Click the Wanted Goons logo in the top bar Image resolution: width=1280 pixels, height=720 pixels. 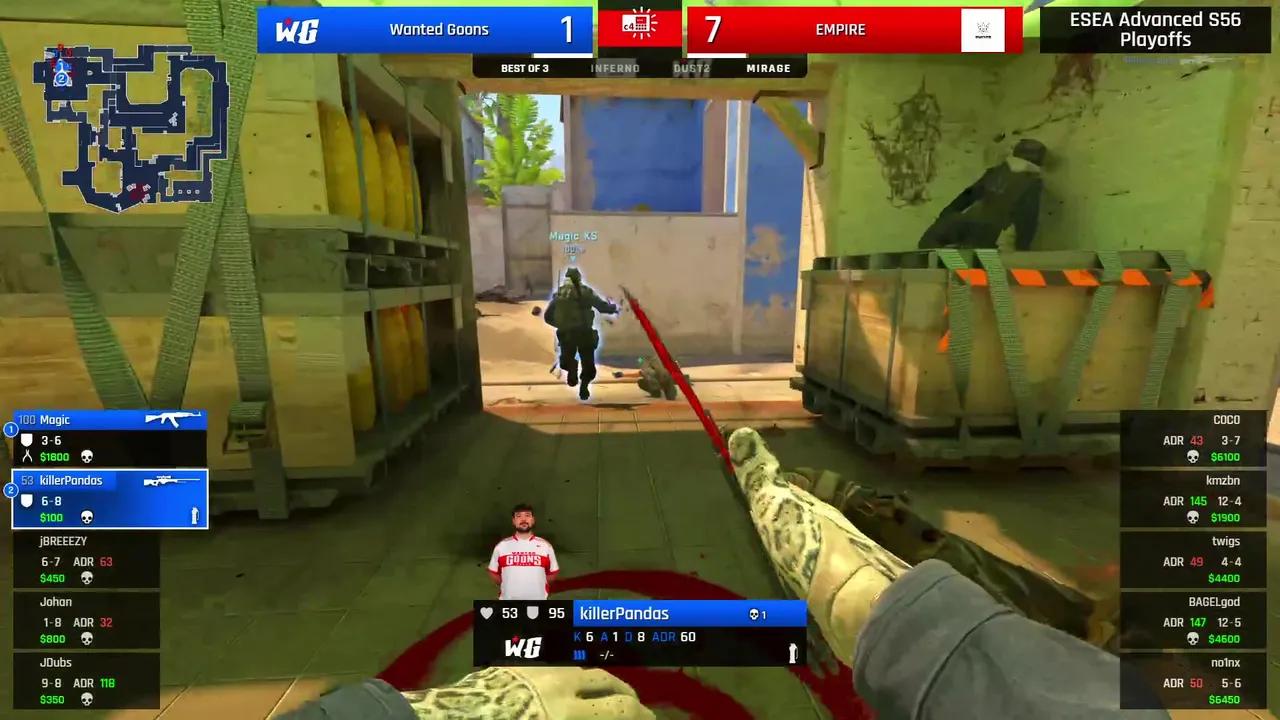point(299,29)
